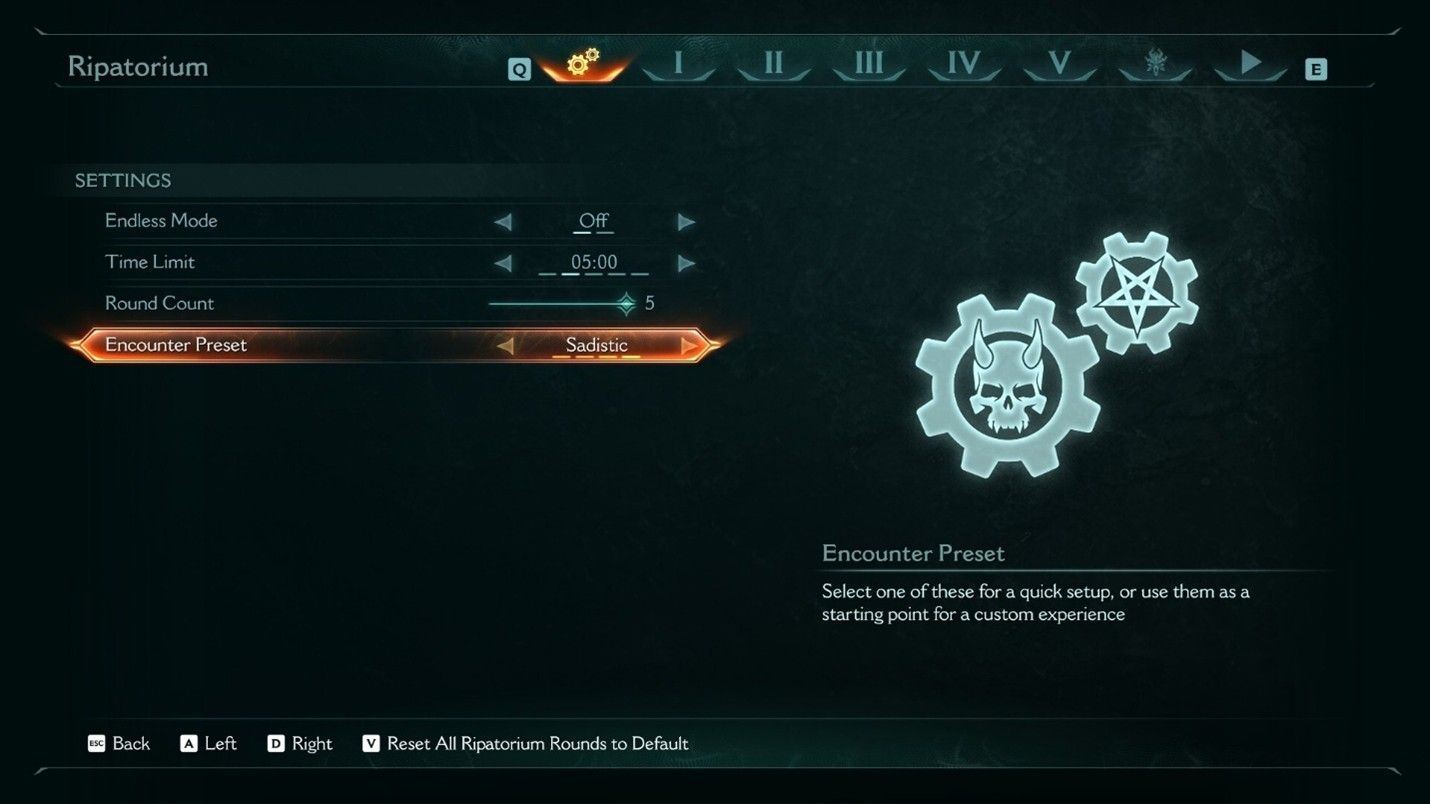Click the E shortcut icon

[x=1317, y=69]
